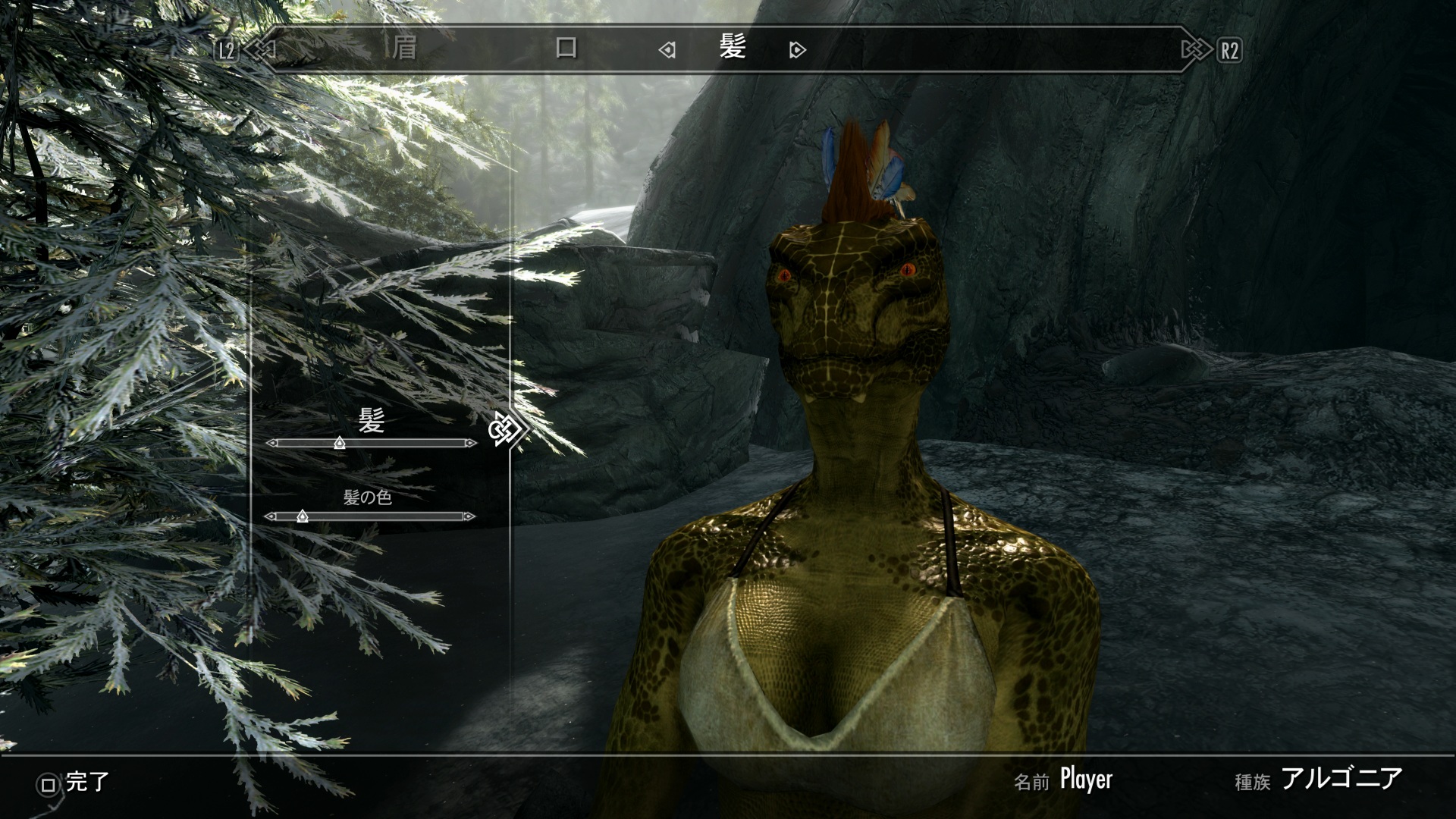This screenshot has width=1456, height=819.
Task: Click the left arrow beside 髪 tab
Action: 667,51
